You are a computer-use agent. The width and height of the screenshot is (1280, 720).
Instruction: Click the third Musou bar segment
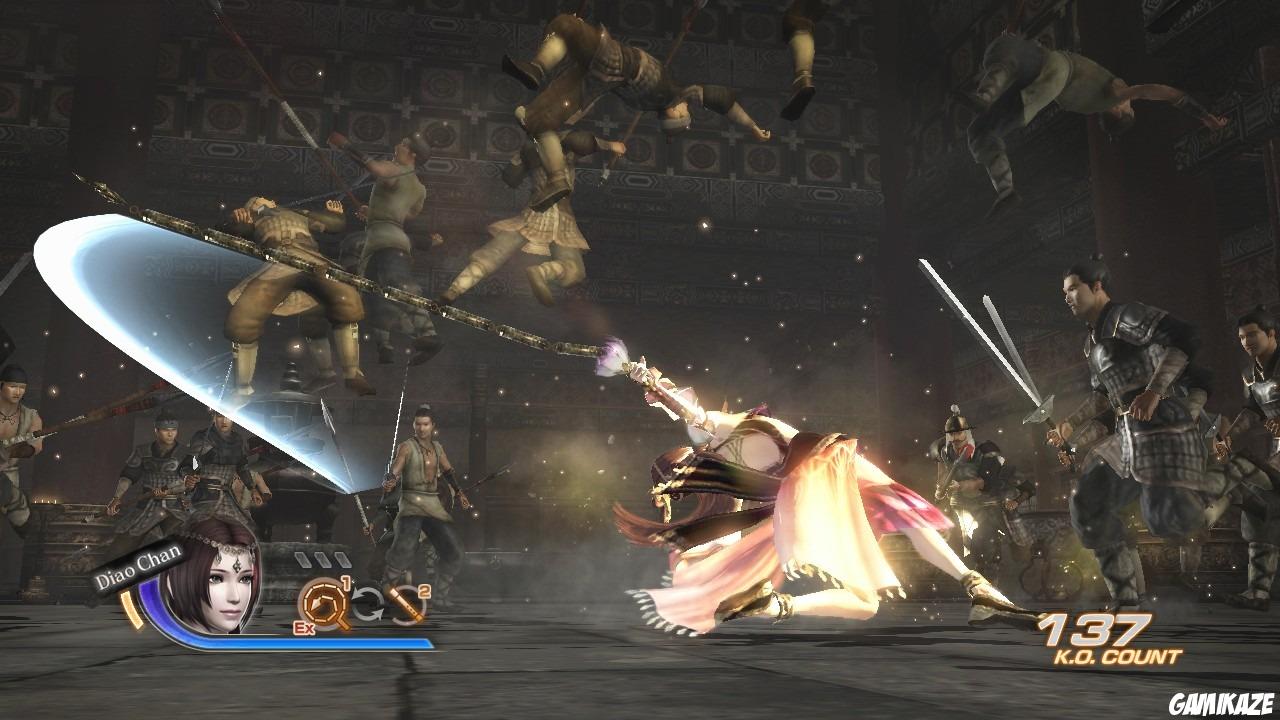coord(343,559)
